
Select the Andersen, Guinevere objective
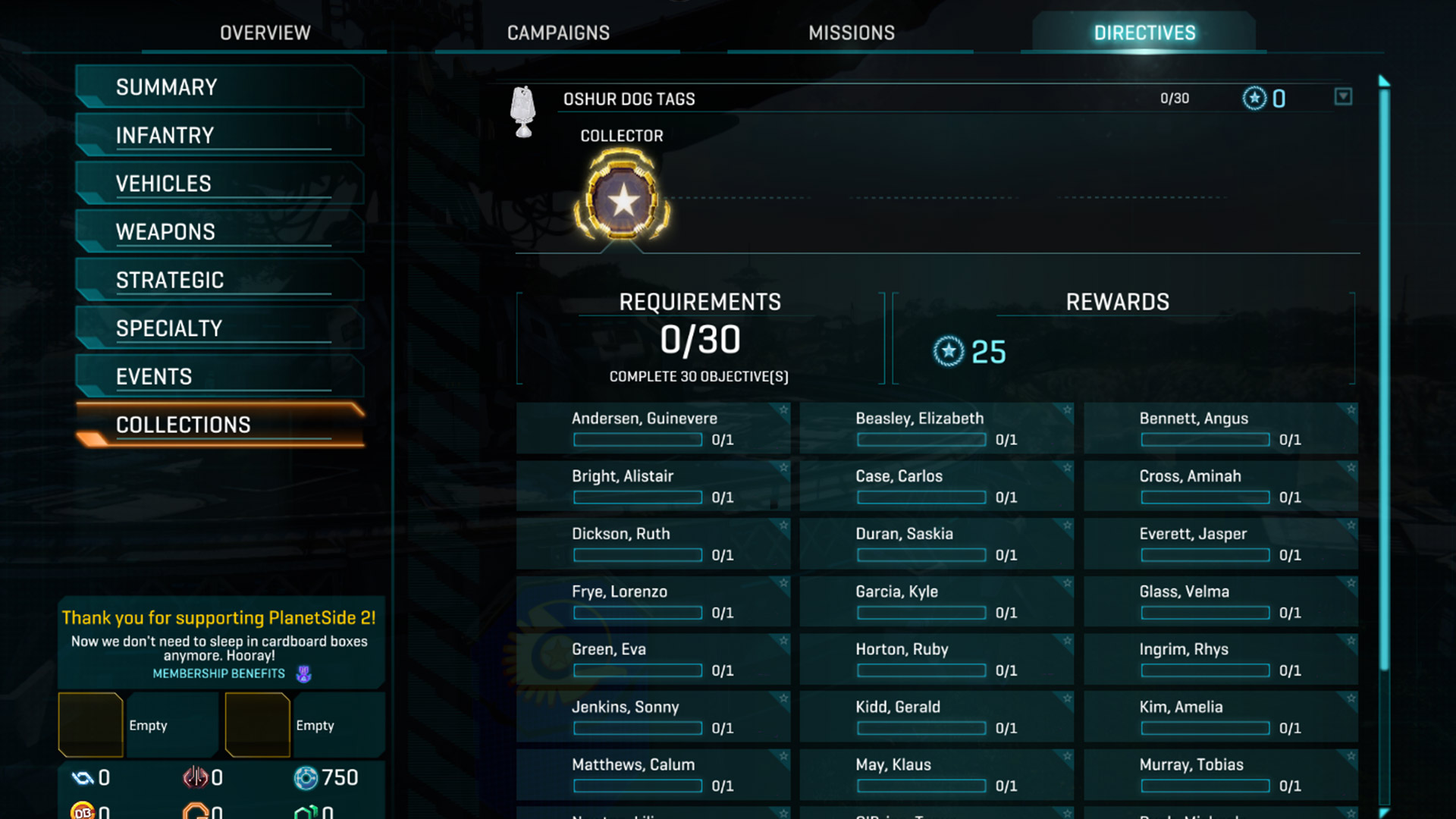click(653, 428)
